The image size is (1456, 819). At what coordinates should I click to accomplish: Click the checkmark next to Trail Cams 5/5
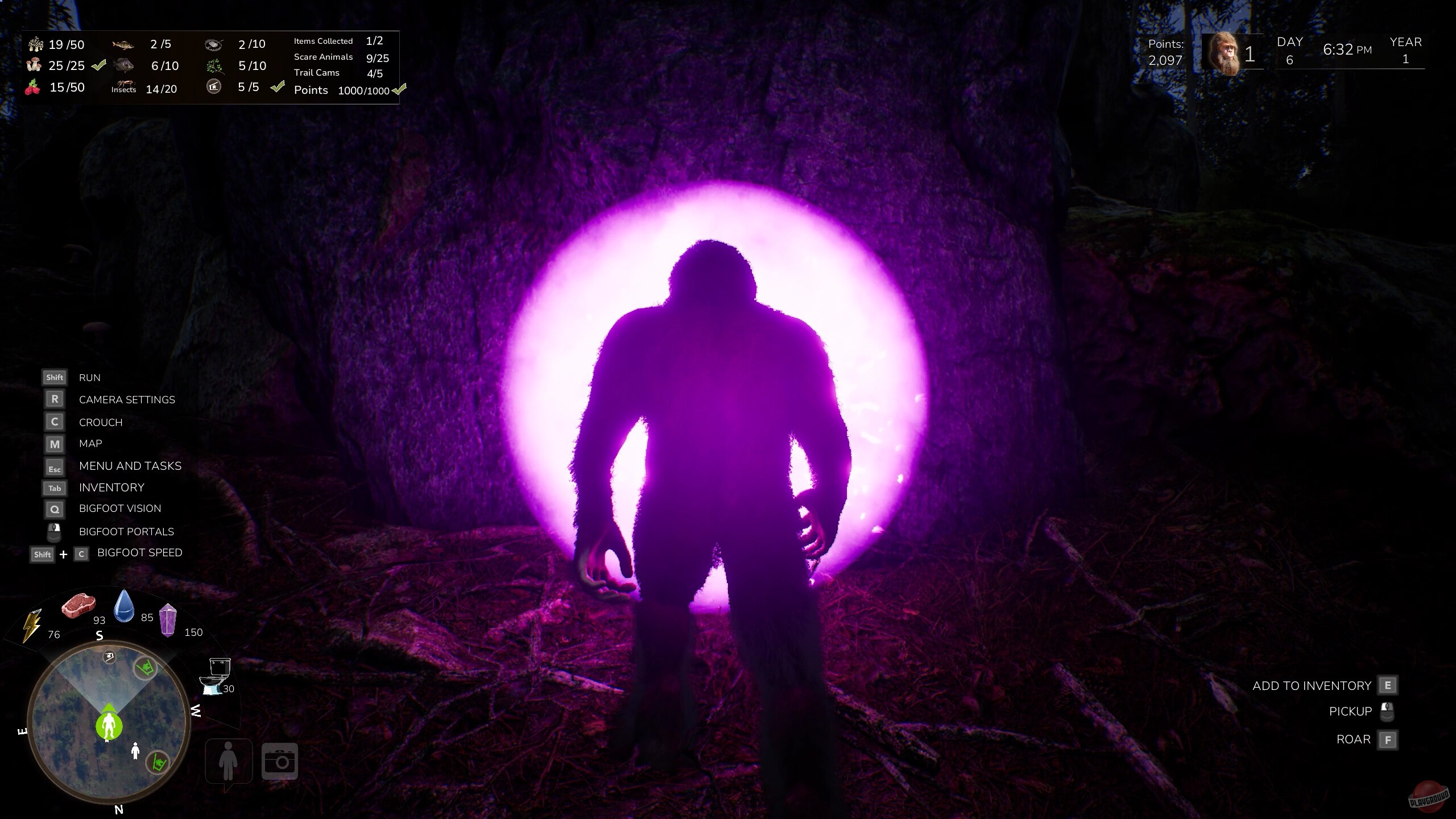[x=278, y=87]
